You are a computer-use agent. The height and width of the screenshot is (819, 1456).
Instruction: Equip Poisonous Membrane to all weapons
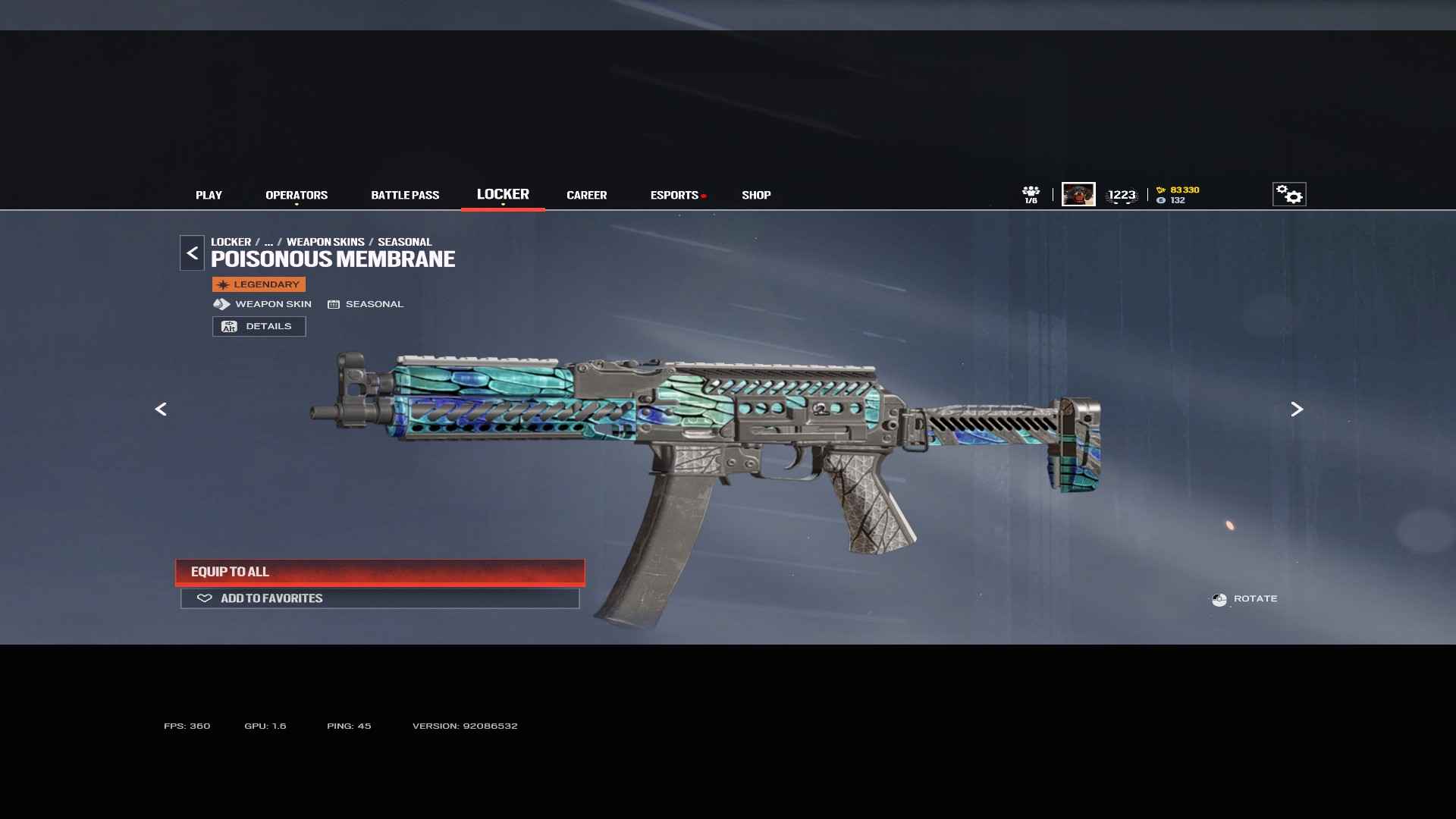(380, 572)
